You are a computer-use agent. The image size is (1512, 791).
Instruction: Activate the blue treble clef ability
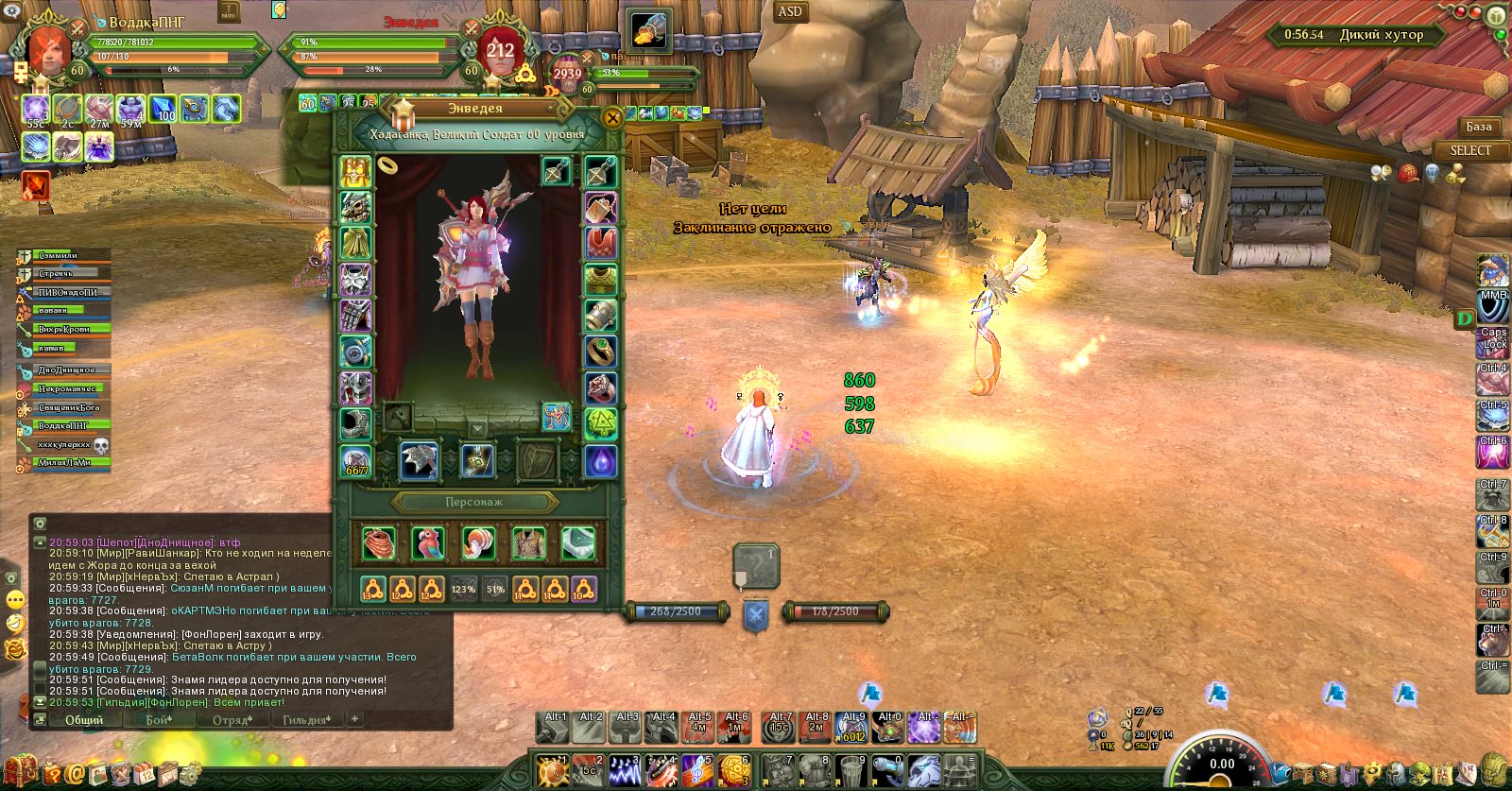point(696,771)
